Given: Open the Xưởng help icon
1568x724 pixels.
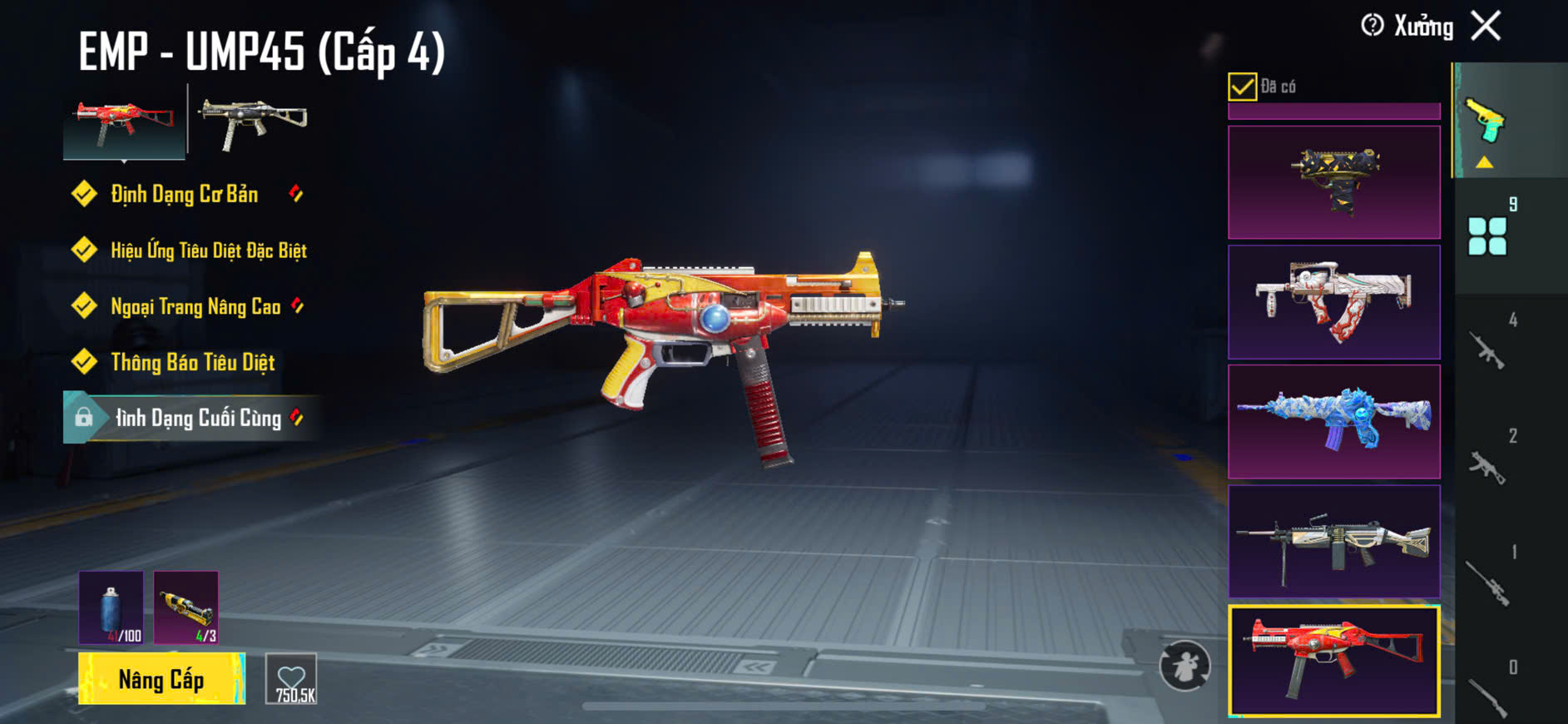Looking at the screenshot, I should click(1372, 26).
